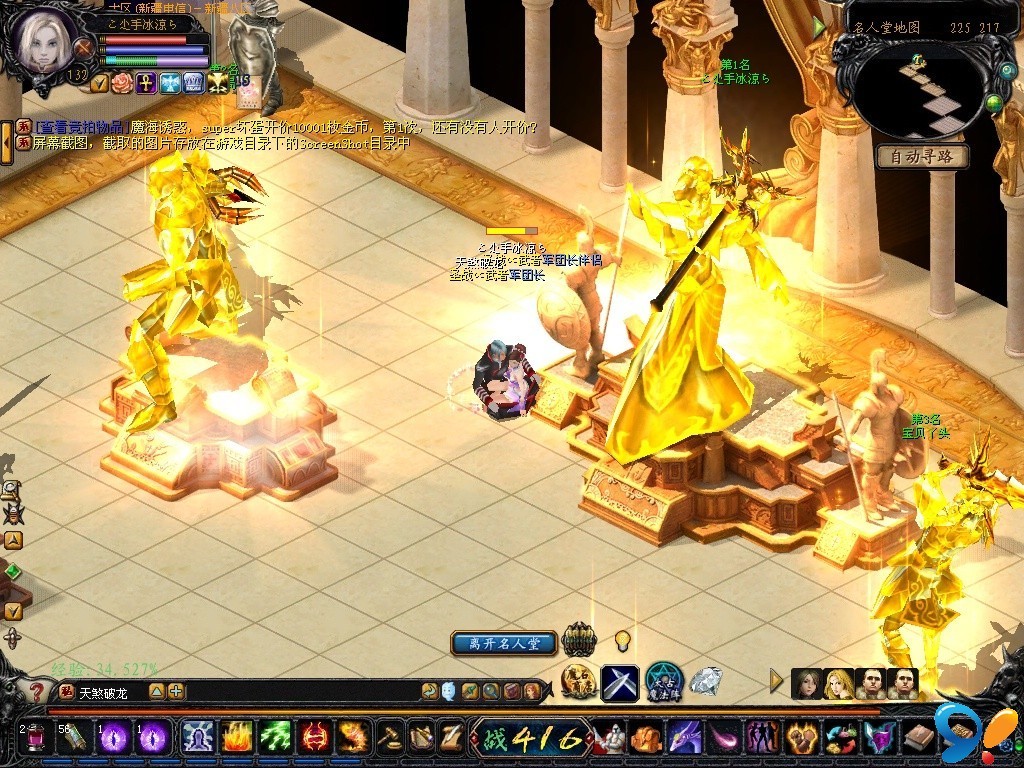
Task: Click the green orb beside the minimap
Action: pyautogui.click(x=993, y=102)
